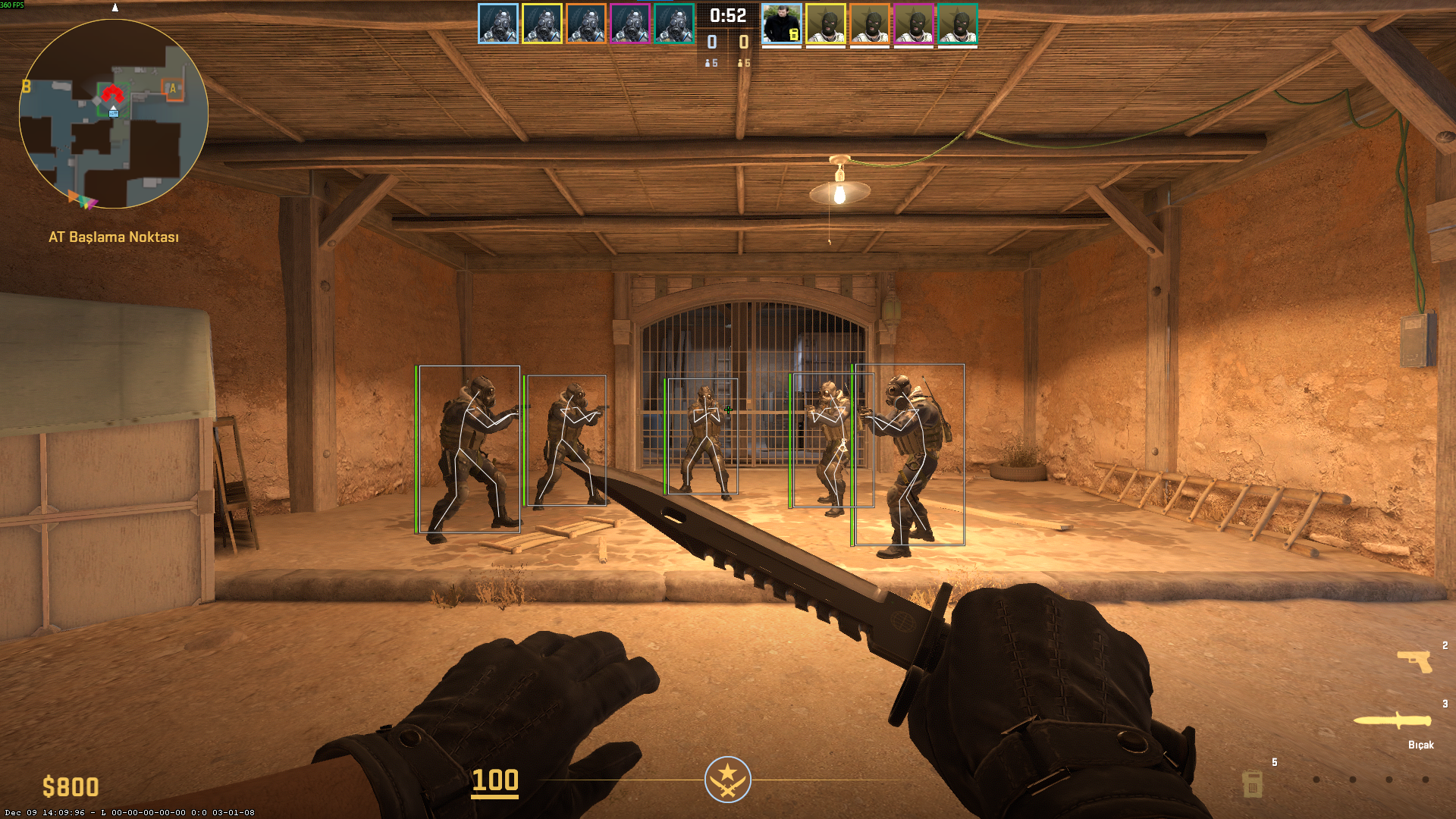Viewport: 1456px width, 819px height.
Task: Select the photo avatar right of the timer
Action: pyautogui.click(x=781, y=24)
